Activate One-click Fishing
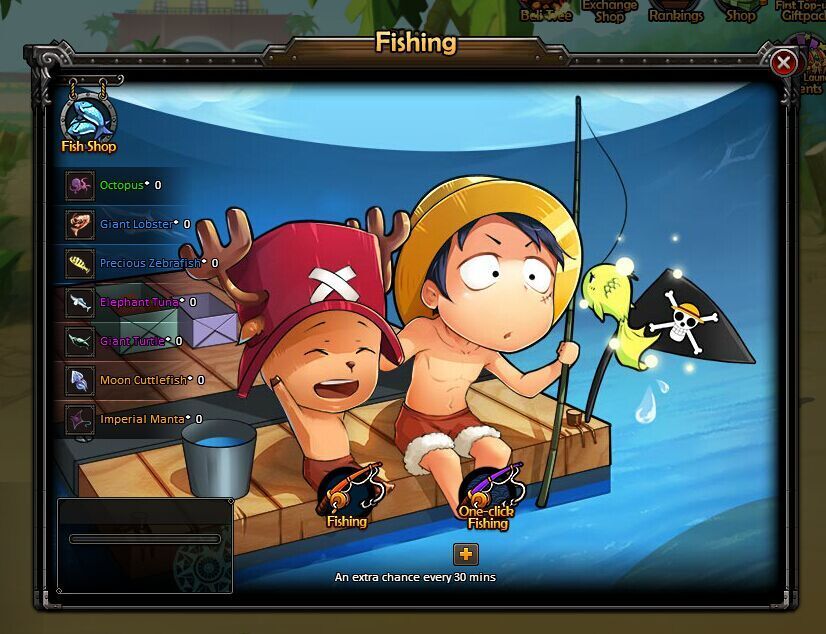Screen dimensions: 826x634 tap(489, 495)
